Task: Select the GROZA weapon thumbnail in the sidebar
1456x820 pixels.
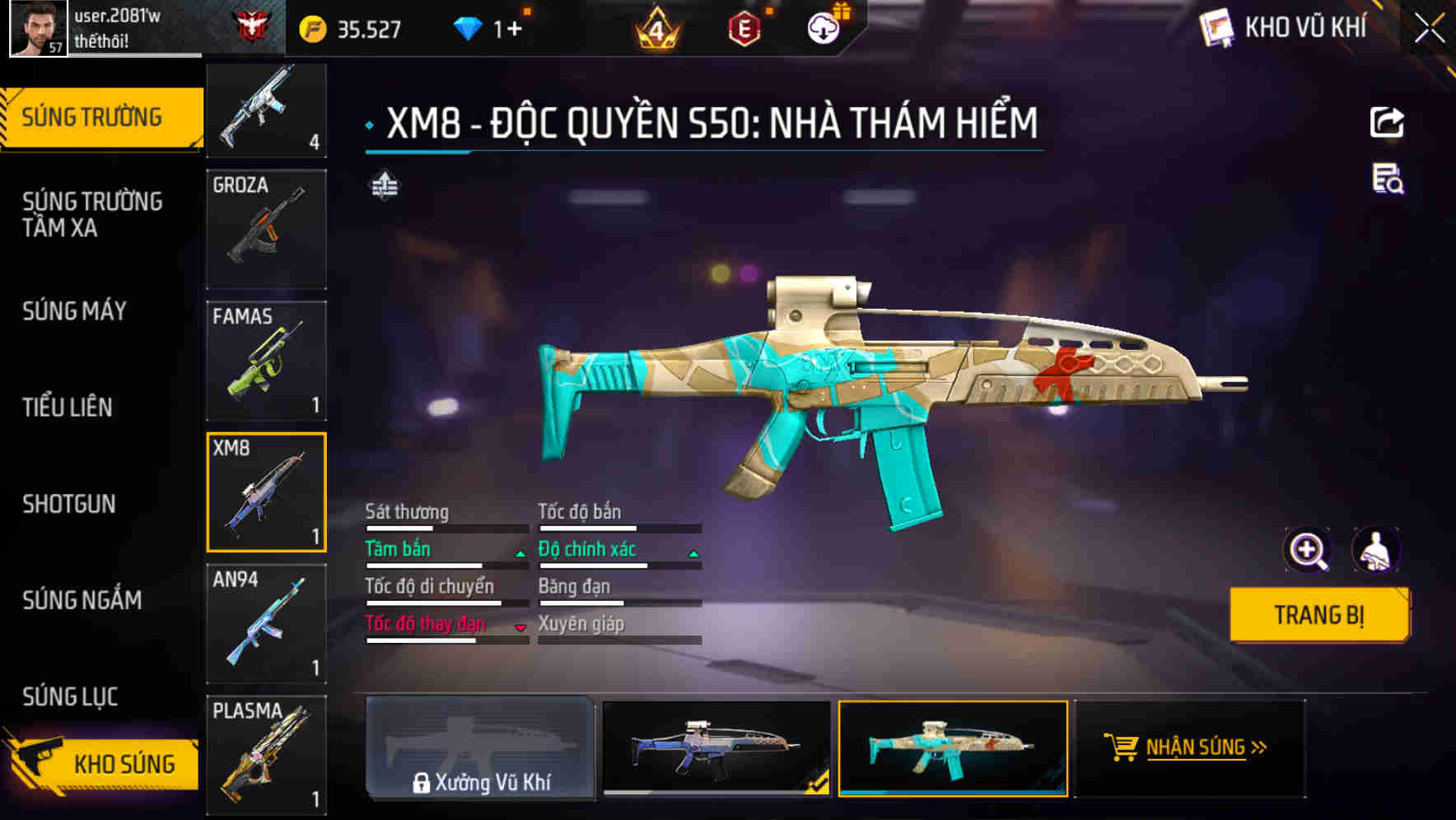Action: pyautogui.click(x=266, y=229)
